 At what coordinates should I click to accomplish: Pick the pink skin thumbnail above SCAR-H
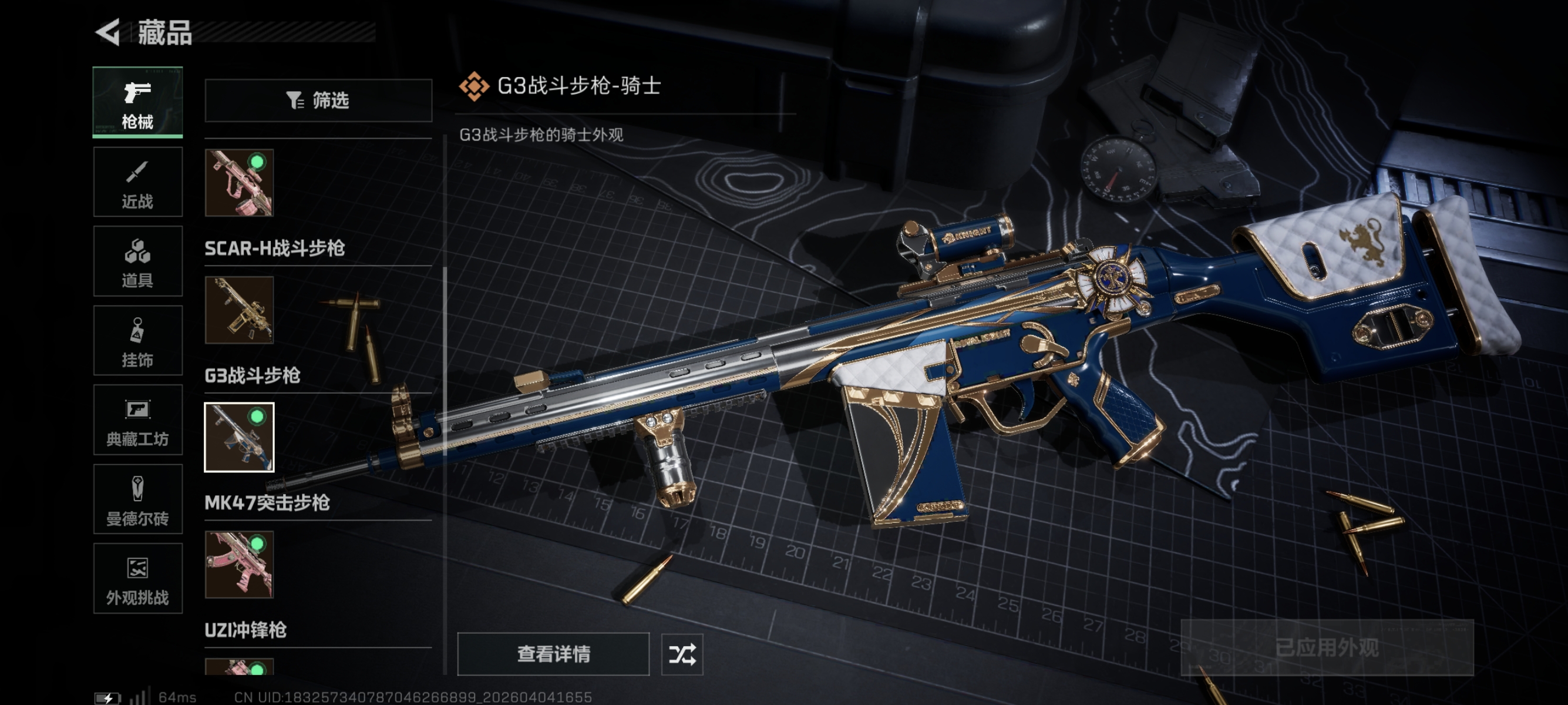point(239,183)
